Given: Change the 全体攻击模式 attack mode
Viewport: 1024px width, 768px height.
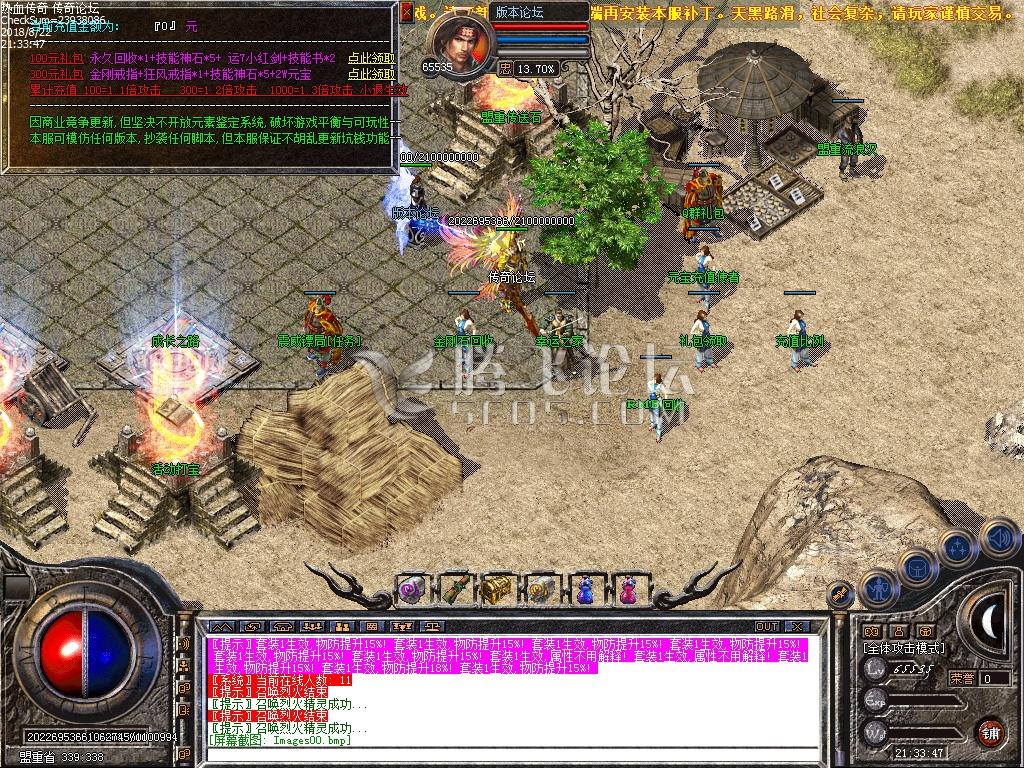Looking at the screenshot, I should (x=904, y=648).
